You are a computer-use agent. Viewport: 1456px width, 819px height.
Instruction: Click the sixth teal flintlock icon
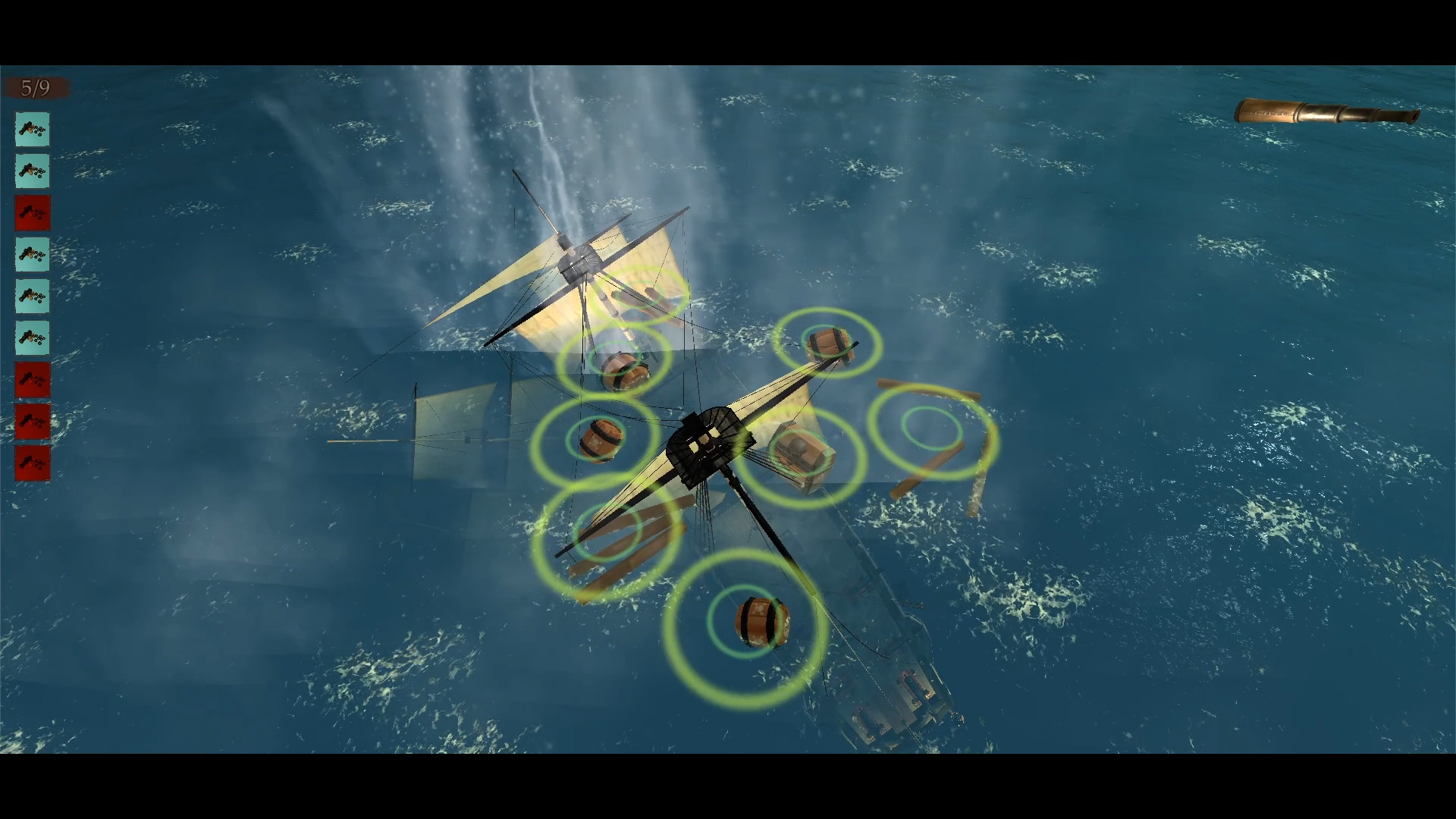coord(33,338)
